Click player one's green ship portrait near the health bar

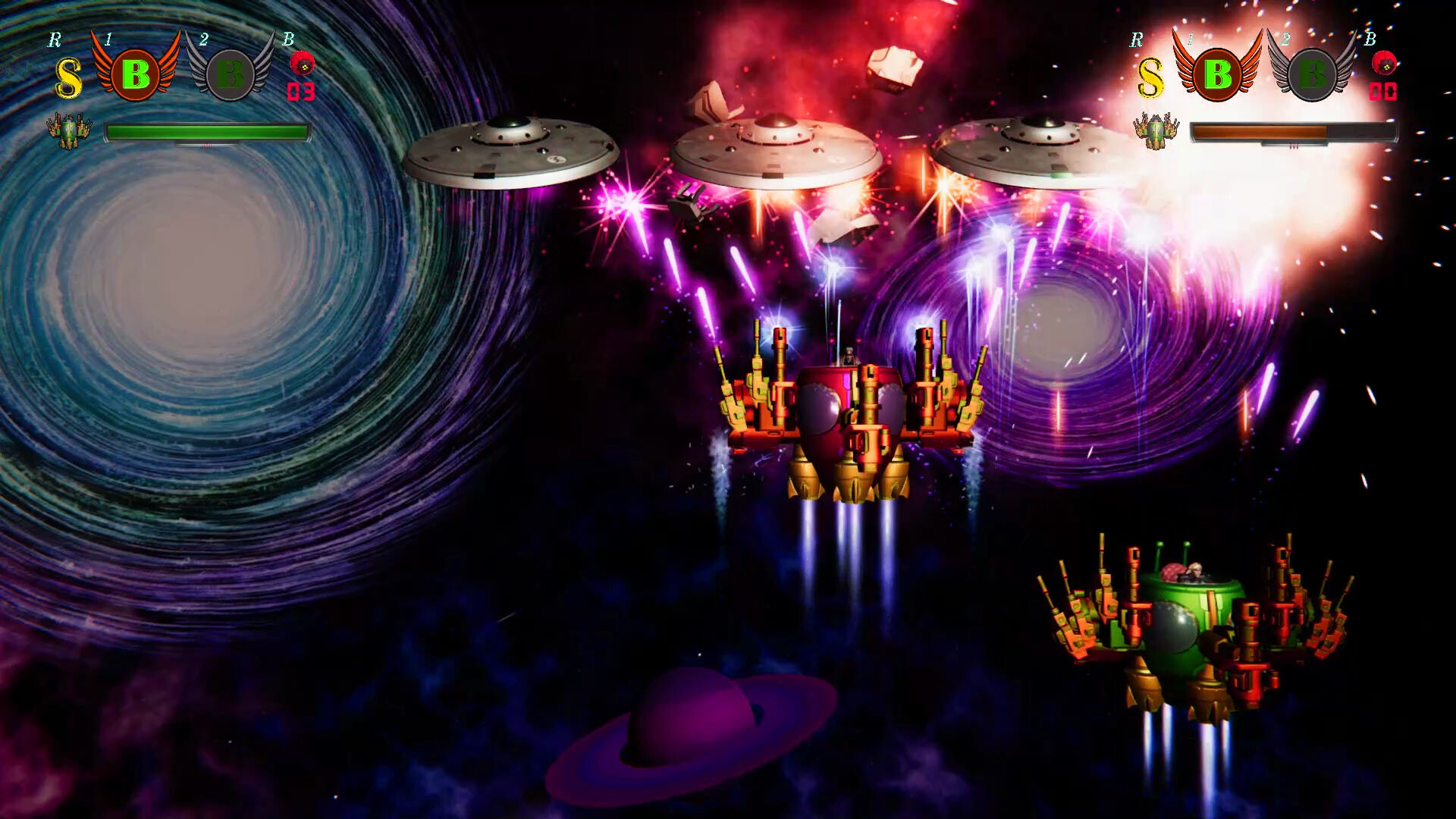pos(67,130)
